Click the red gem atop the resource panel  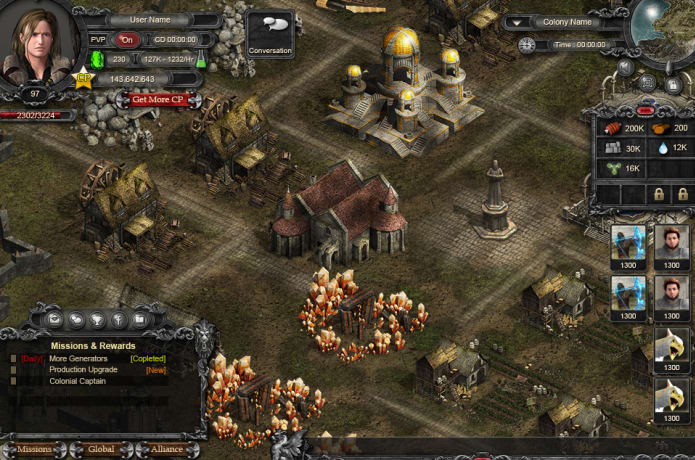[x=645, y=110]
